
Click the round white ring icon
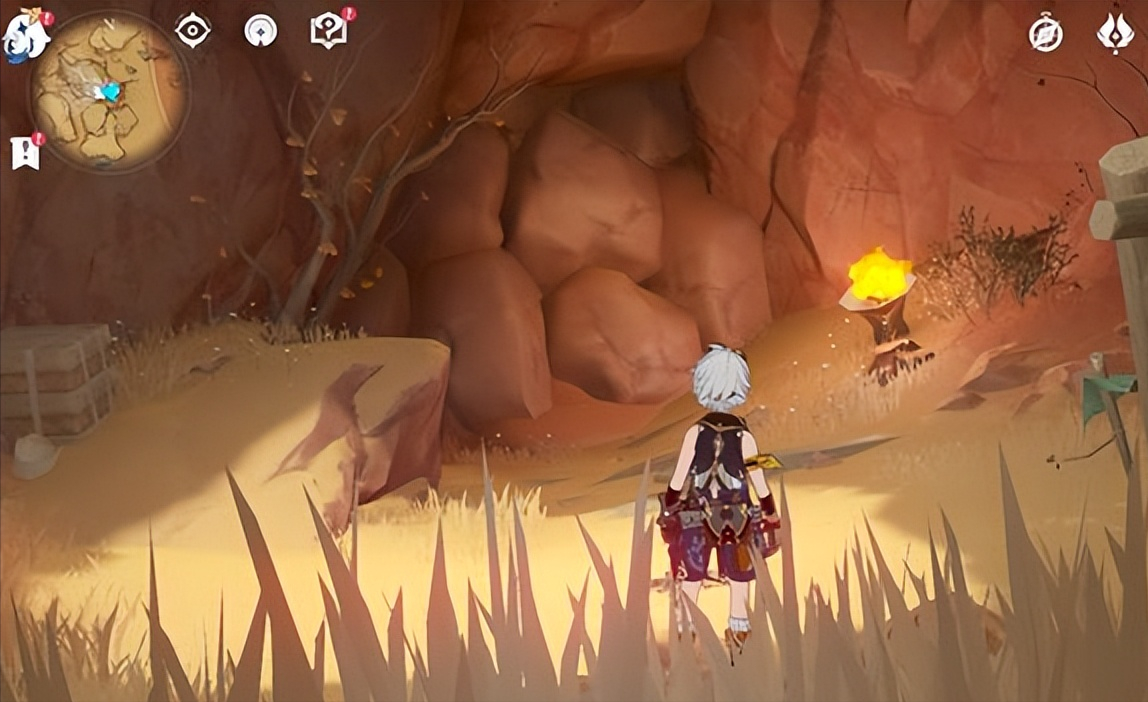260,30
